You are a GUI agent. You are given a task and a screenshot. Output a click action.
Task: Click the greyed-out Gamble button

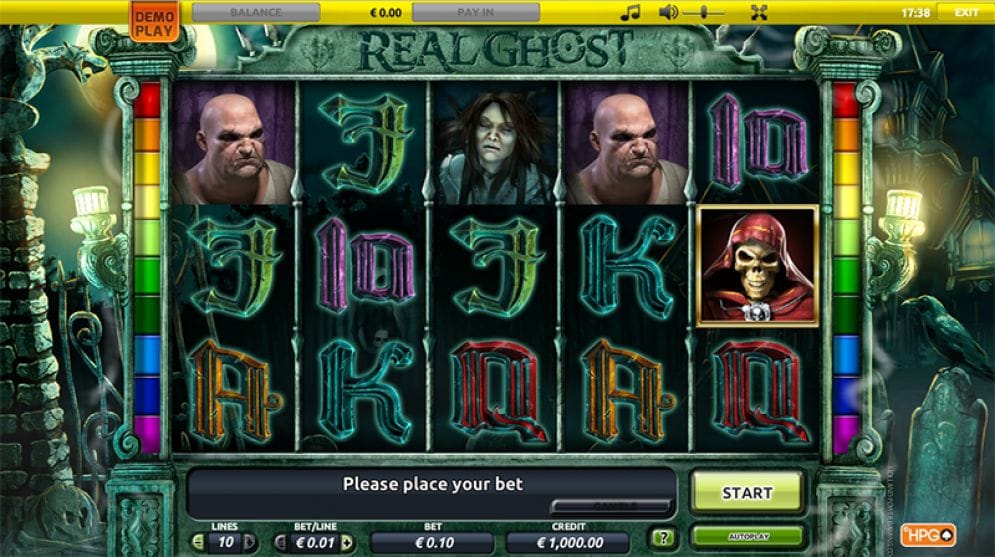point(610,506)
